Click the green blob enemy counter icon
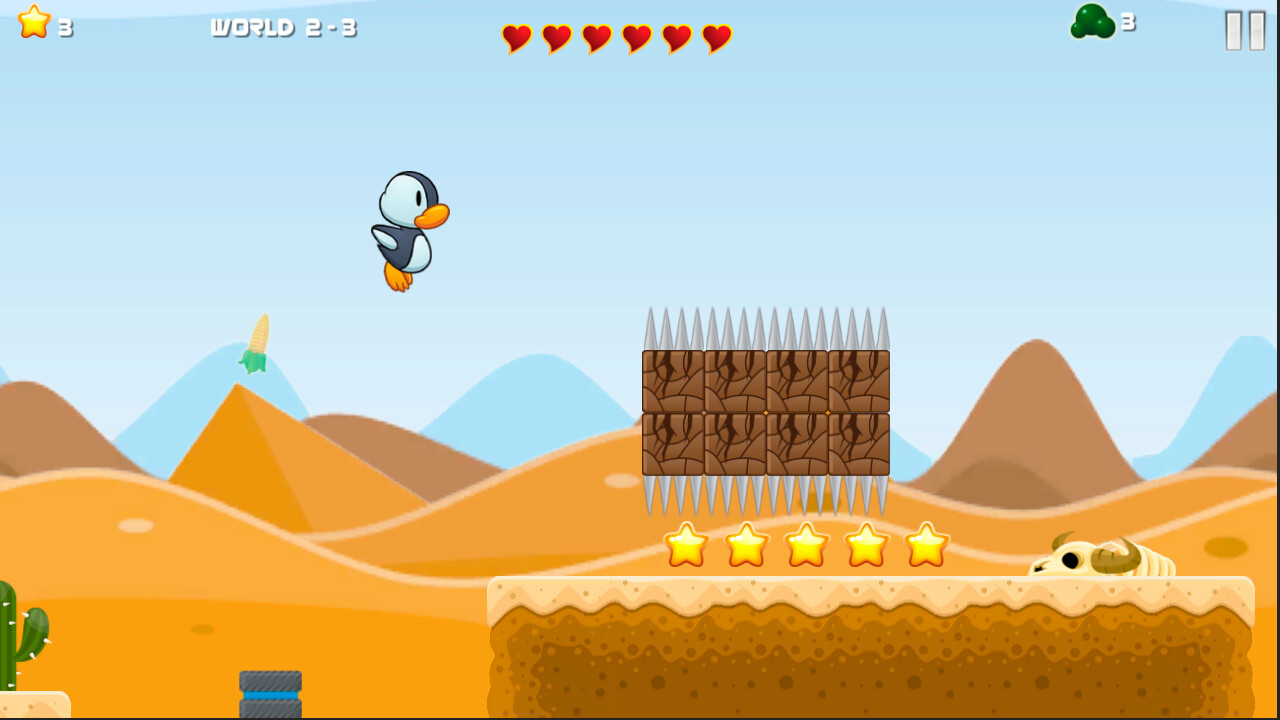Screen dimensions: 1280x720 [x=1090, y=23]
